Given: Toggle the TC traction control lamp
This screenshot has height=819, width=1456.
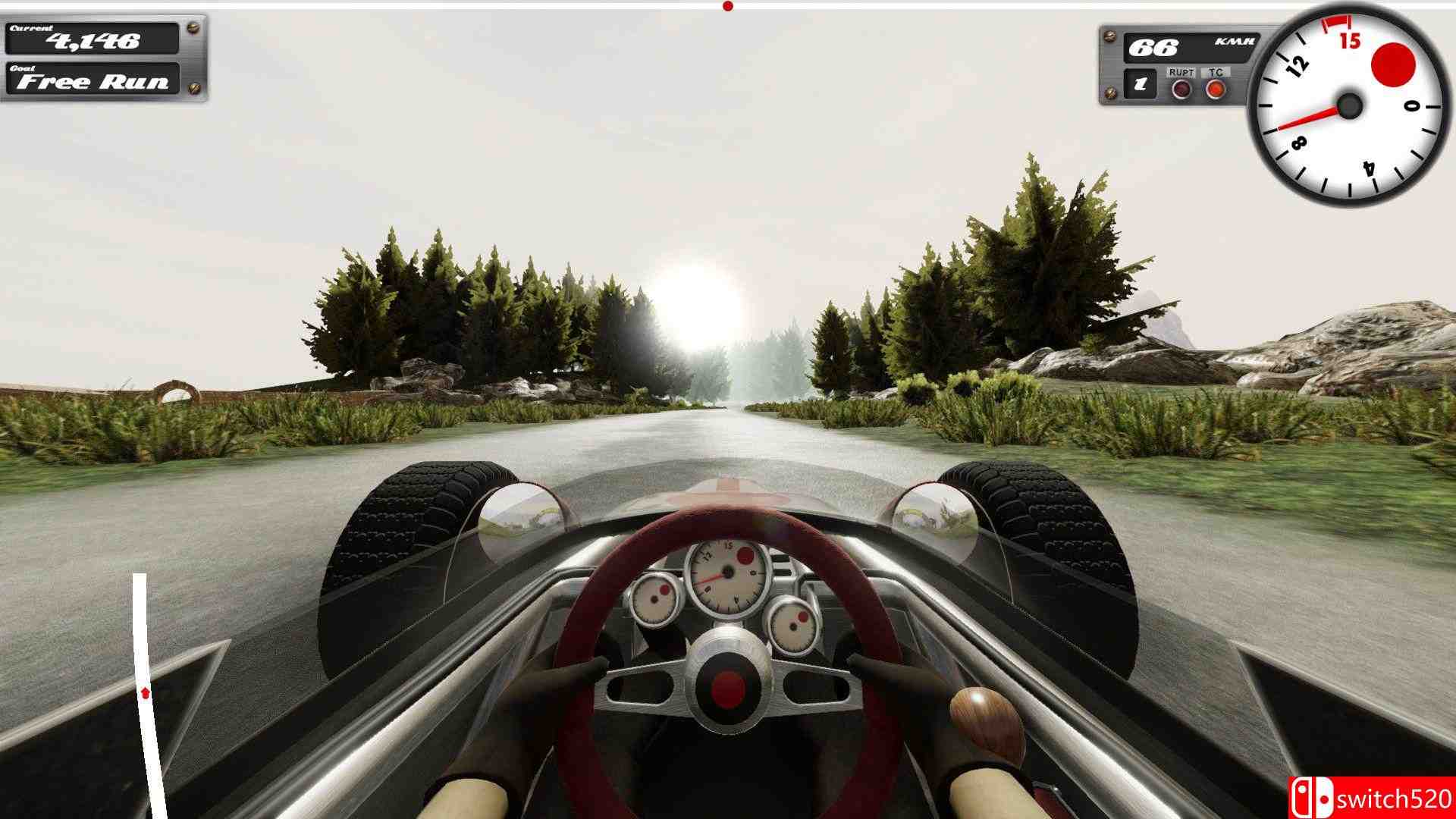Looking at the screenshot, I should [x=1216, y=89].
